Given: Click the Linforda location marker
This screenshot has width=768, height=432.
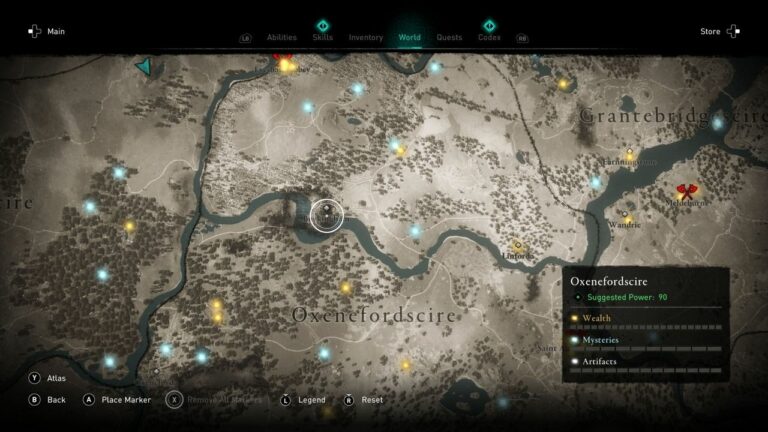Looking at the screenshot, I should [518, 244].
